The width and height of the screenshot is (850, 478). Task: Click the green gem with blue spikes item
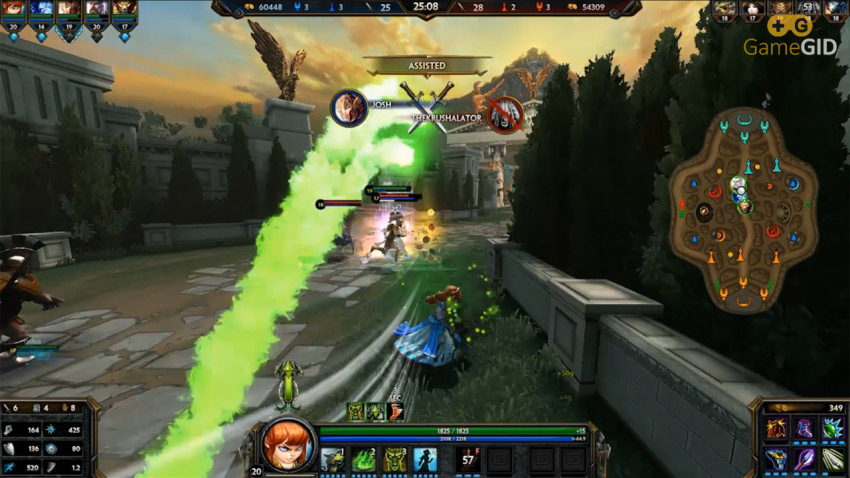[x=833, y=430]
